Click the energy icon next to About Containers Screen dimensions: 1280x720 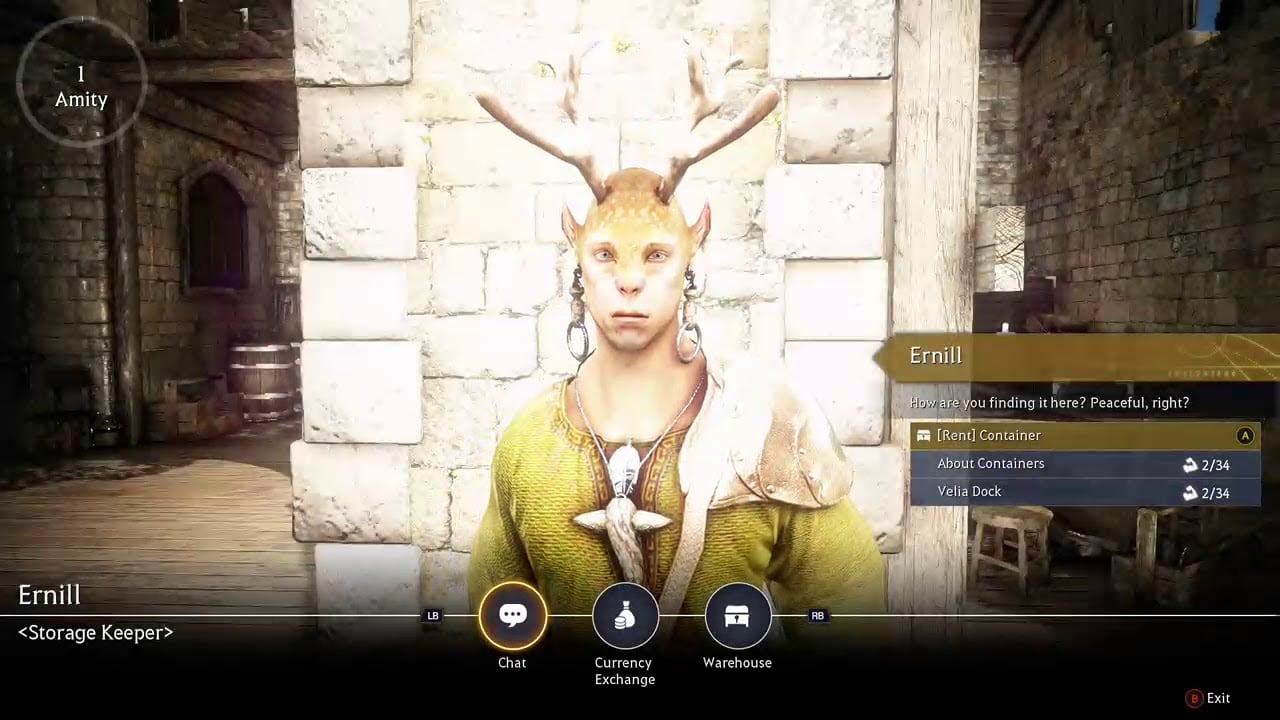coord(1189,464)
